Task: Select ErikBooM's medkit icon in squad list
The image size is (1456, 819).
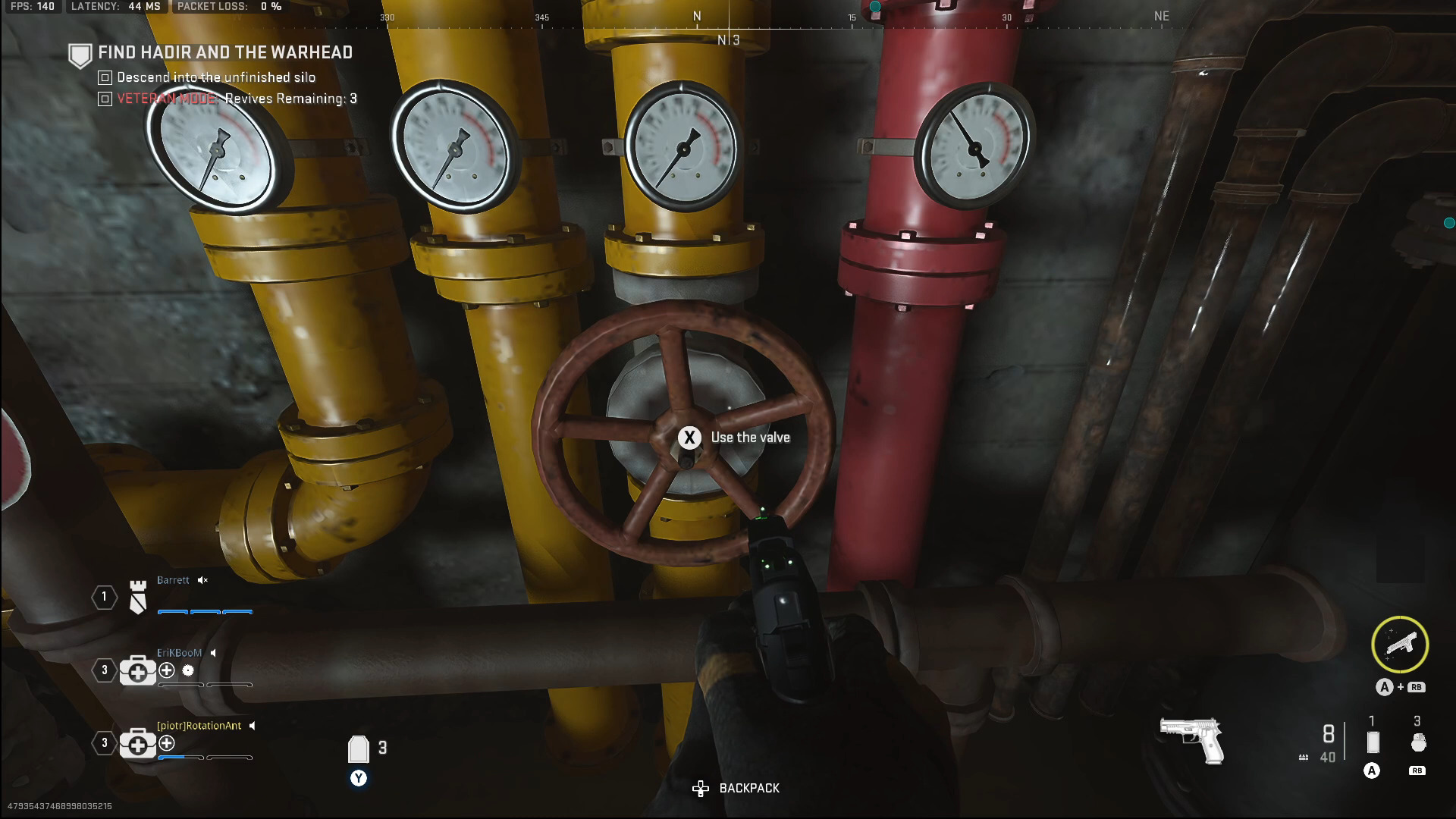Action: click(137, 671)
